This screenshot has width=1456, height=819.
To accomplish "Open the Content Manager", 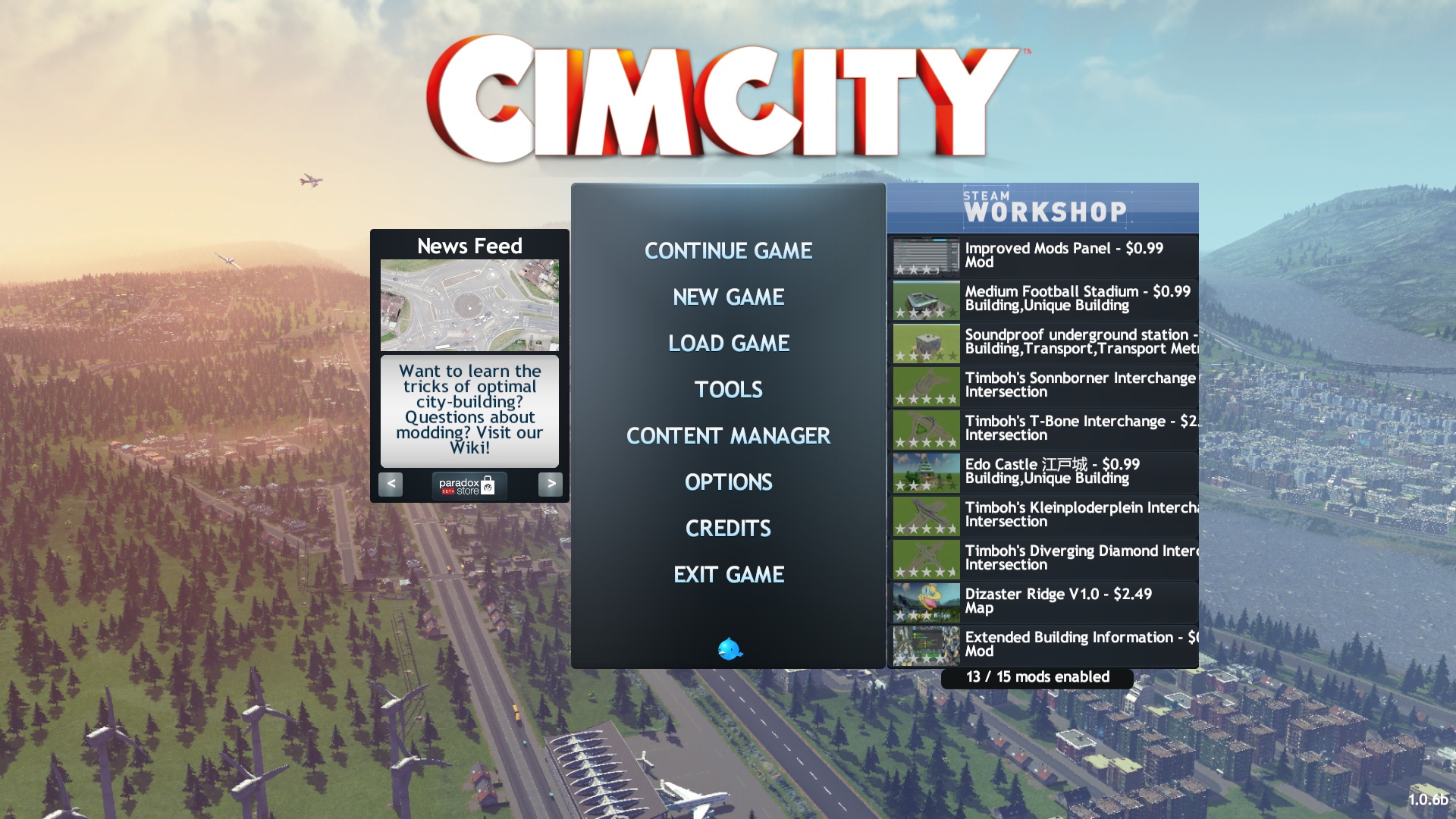I will [728, 436].
